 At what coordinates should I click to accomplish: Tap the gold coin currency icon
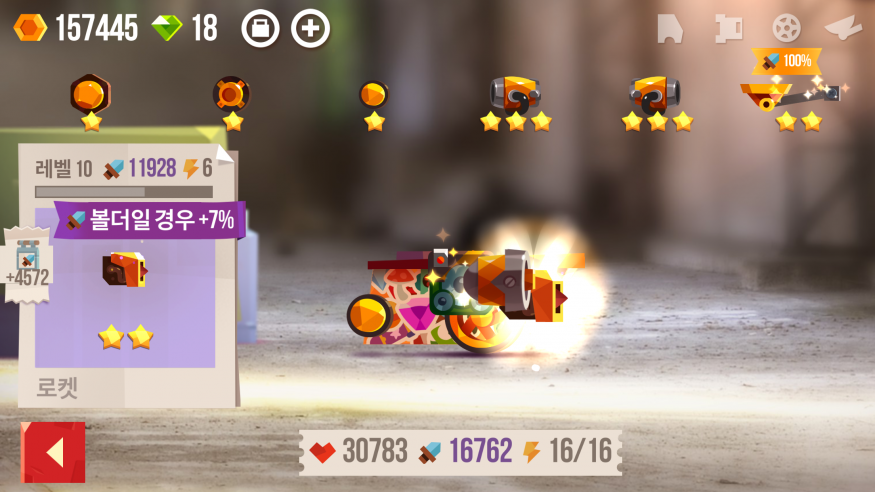(30, 28)
